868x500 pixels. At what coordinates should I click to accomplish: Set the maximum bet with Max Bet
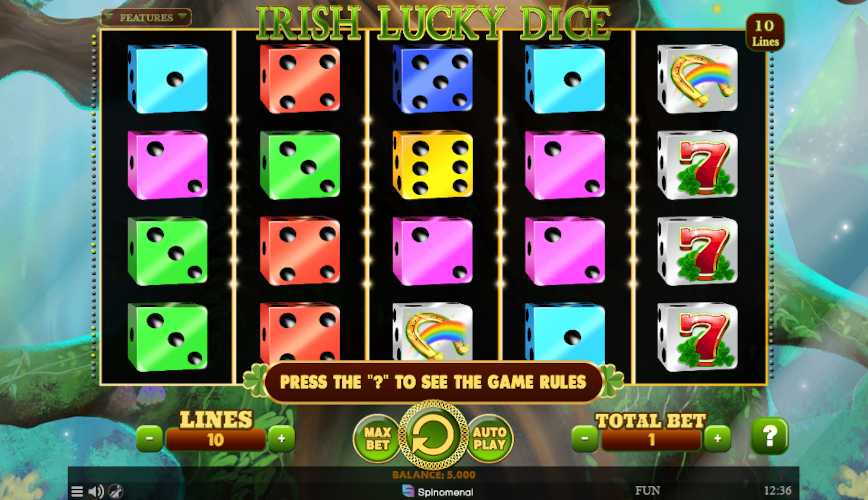[x=375, y=437]
